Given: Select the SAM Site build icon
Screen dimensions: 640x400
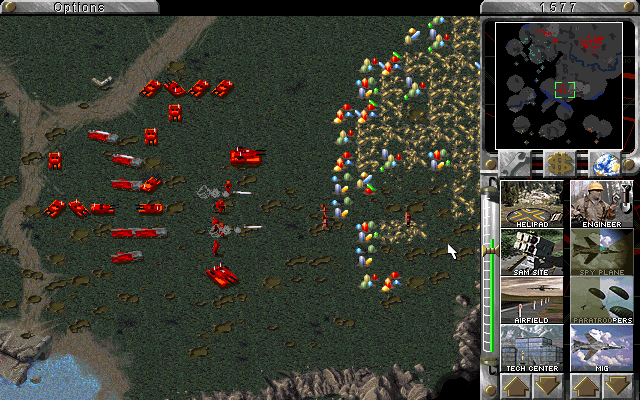Looking at the screenshot, I should [x=531, y=252].
